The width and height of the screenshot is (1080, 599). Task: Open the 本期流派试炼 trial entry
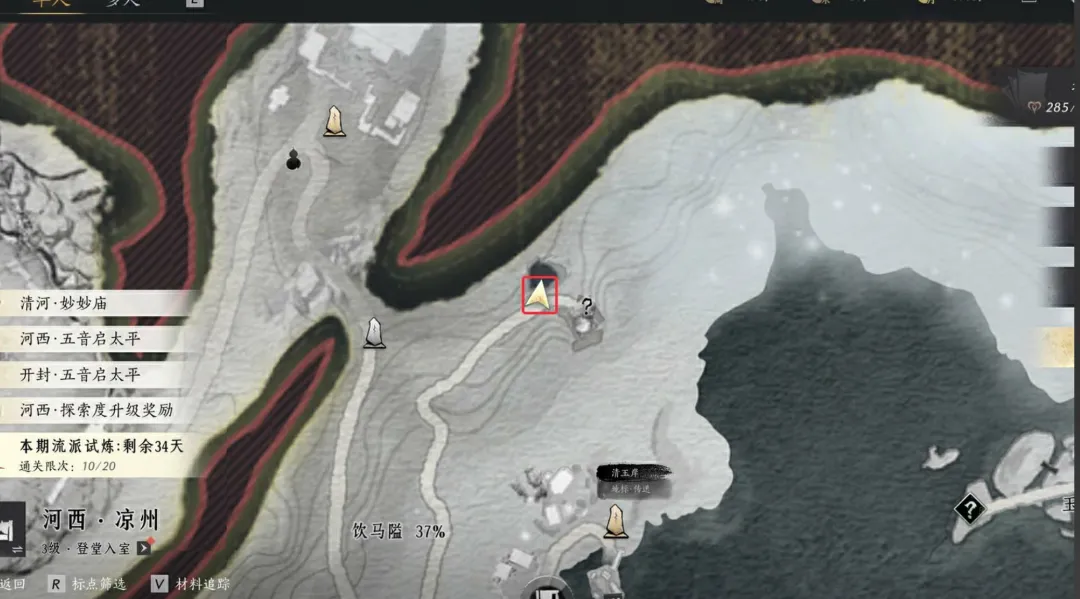(100, 446)
